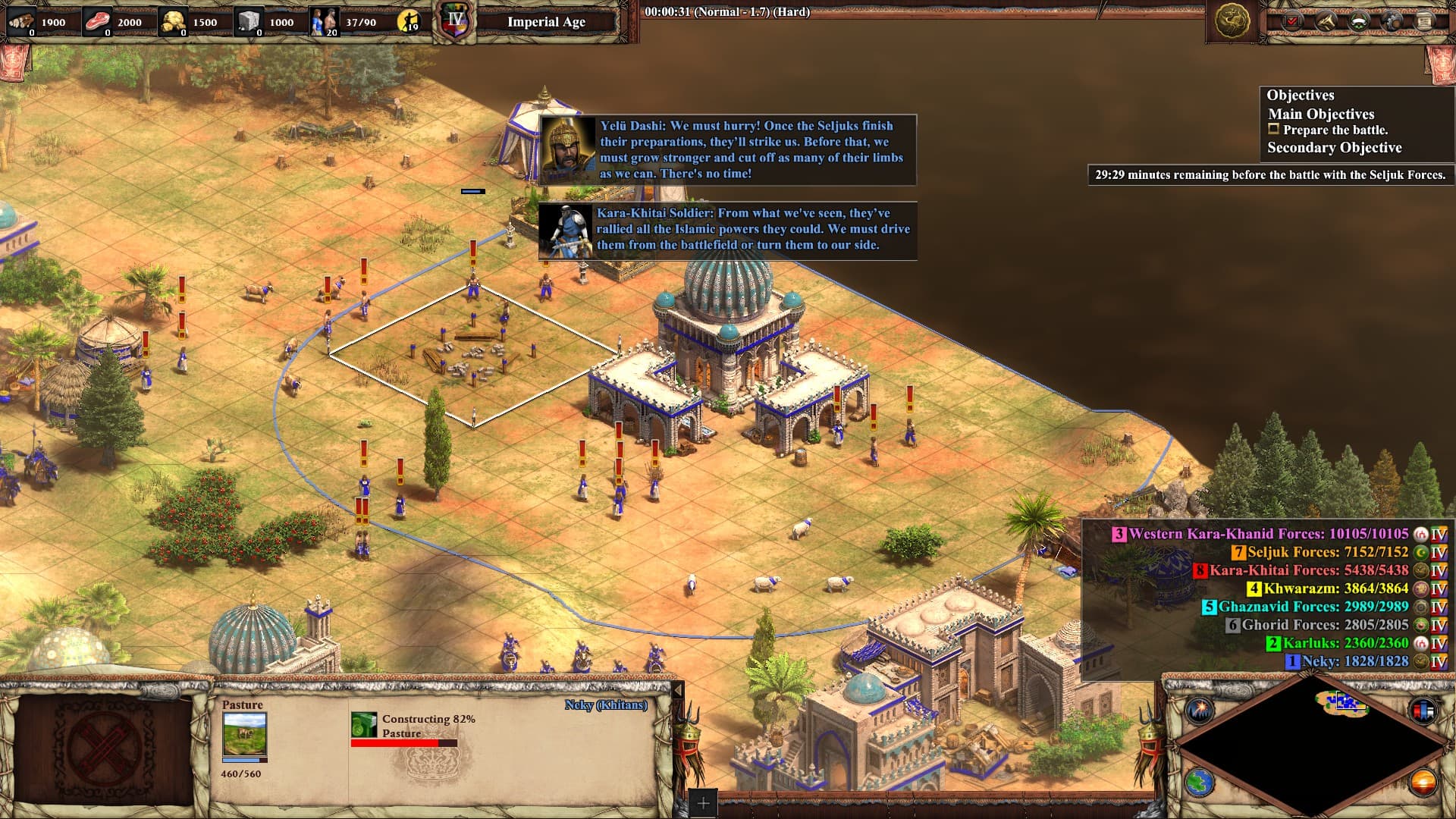
Task: Click the civilization shield Age emblem
Action: (456, 21)
